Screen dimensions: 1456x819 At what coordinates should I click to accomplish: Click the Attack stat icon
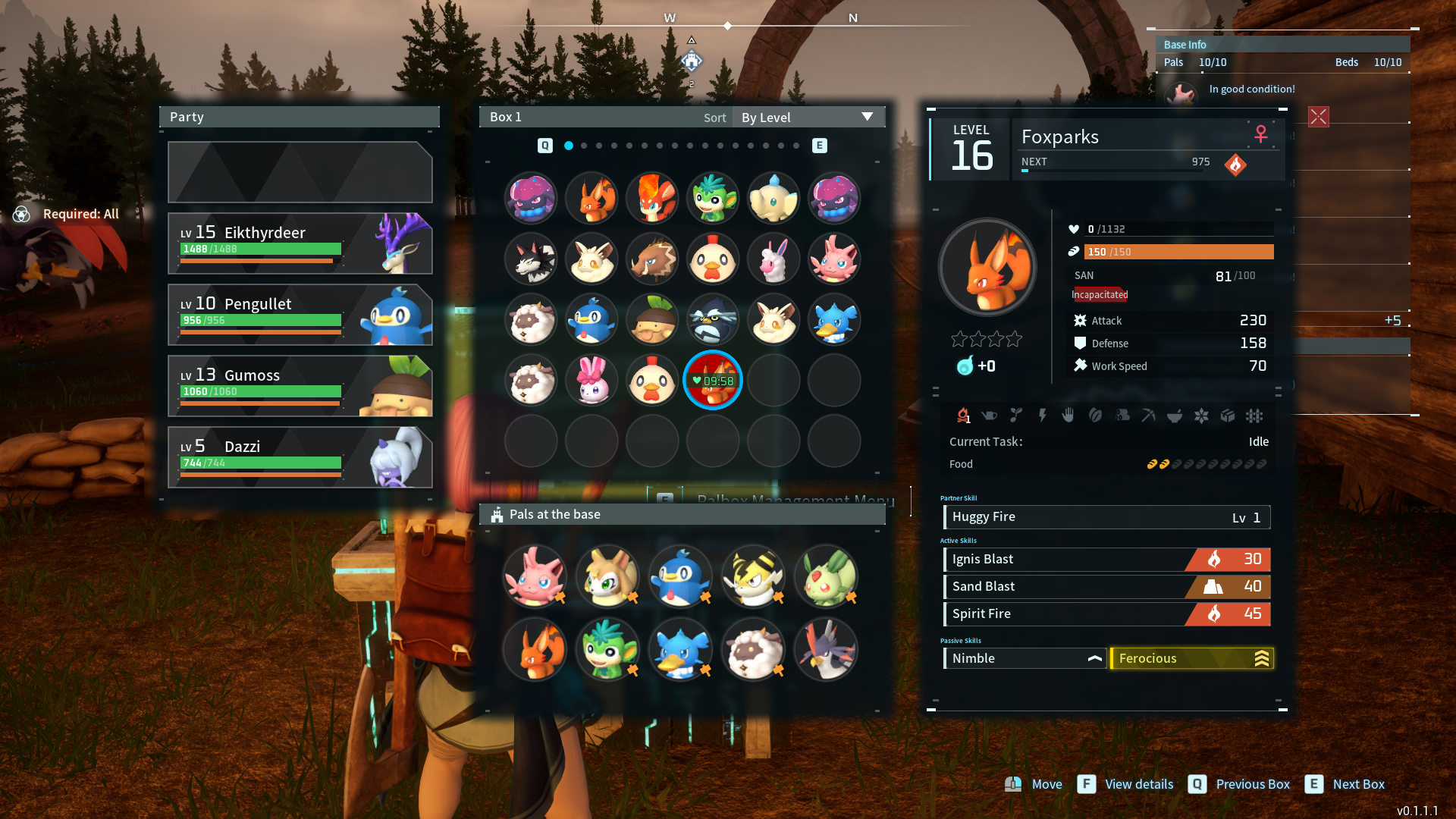(1081, 320)
